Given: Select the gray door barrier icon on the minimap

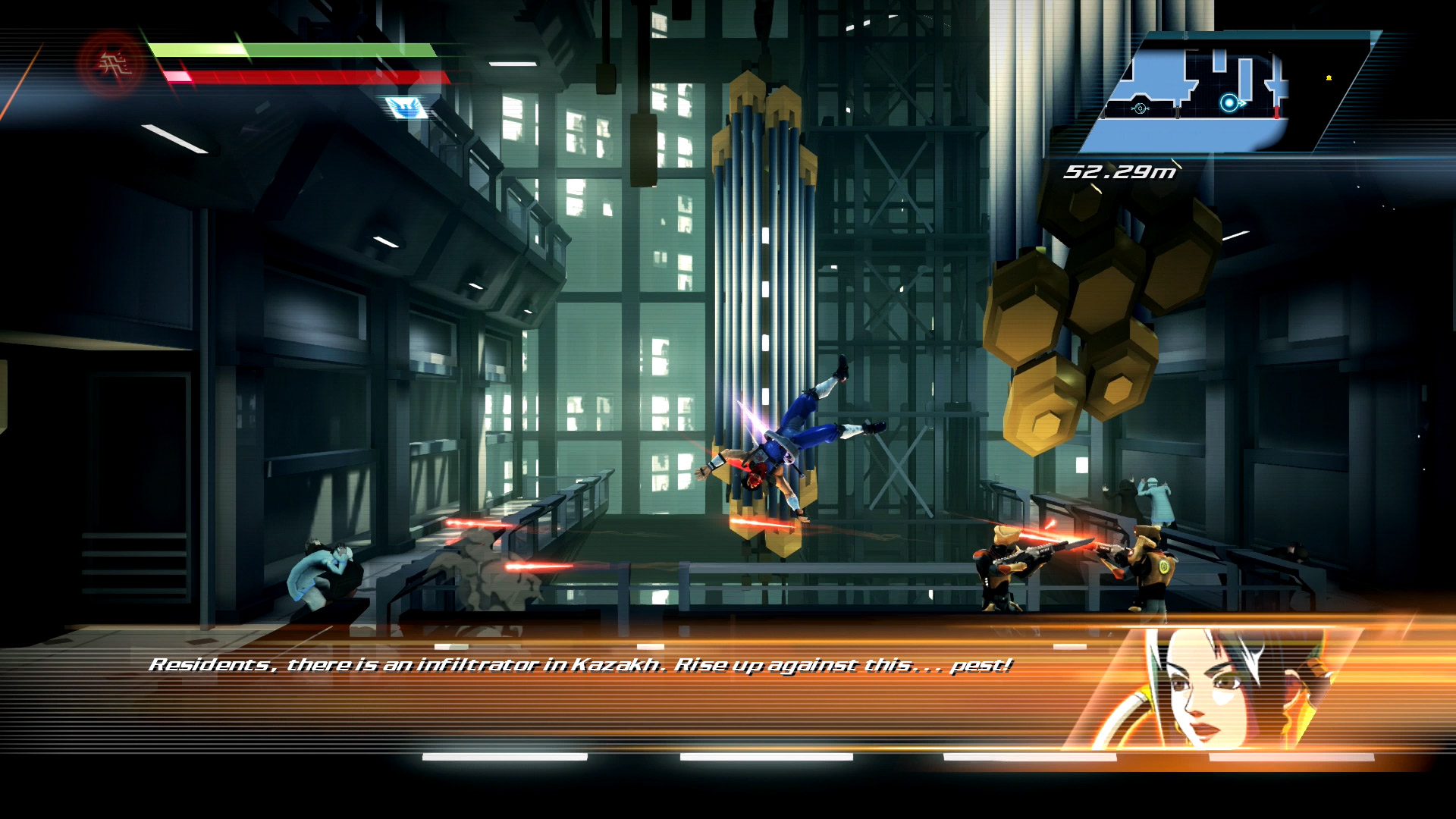Looking at the screenshot, I should click(1177, 112).
